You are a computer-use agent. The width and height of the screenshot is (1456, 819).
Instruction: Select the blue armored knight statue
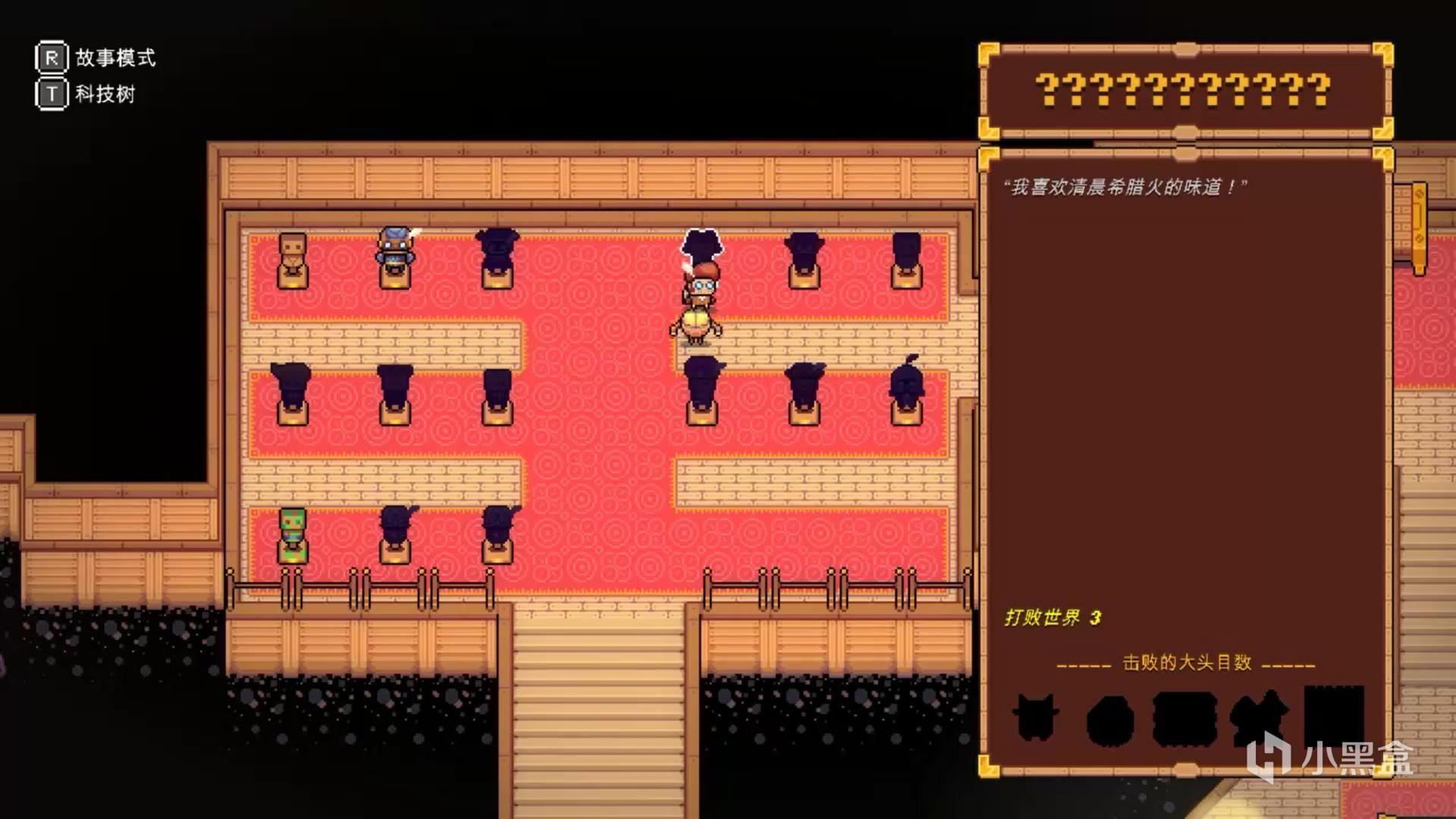pyautogui.click(x=395, y=254)
